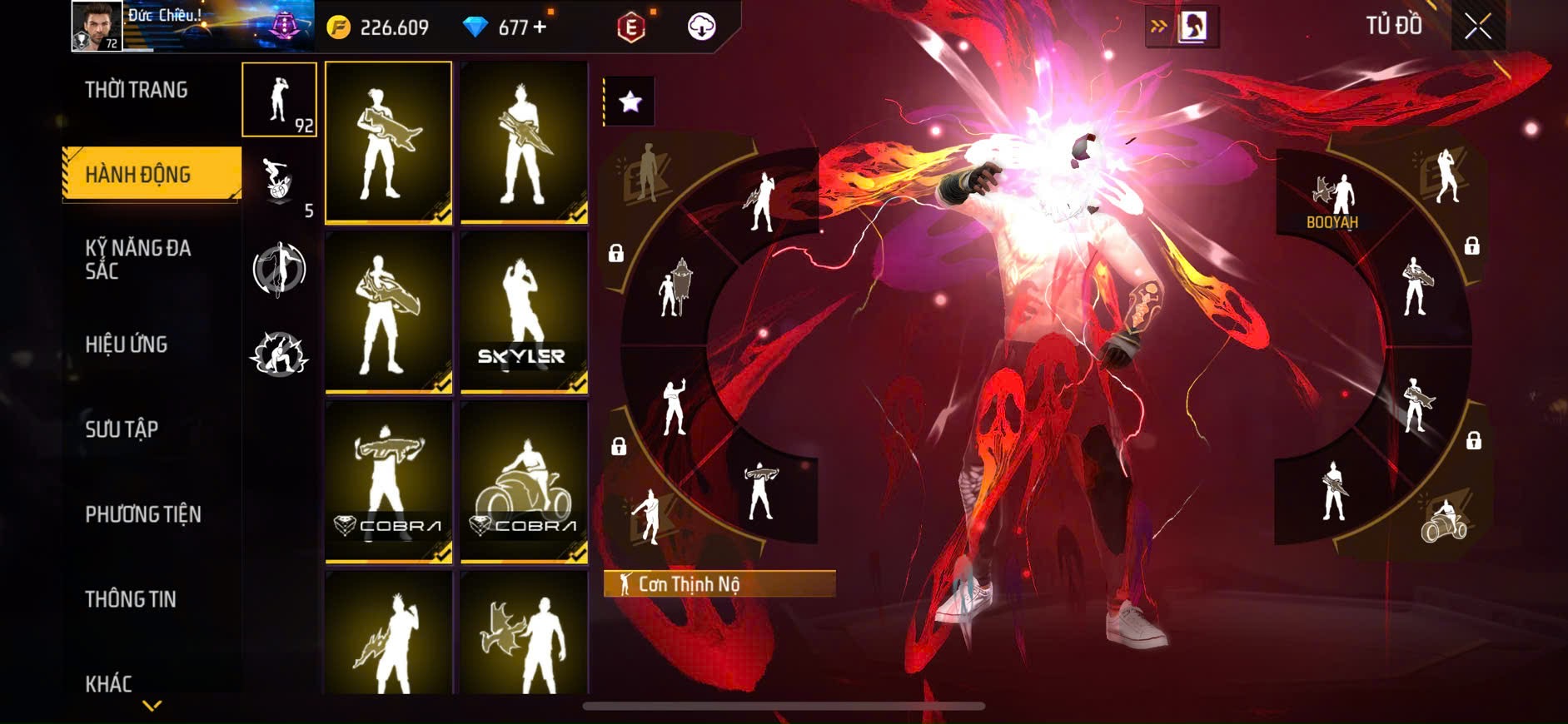Select the Khác category

pos(109,683)
